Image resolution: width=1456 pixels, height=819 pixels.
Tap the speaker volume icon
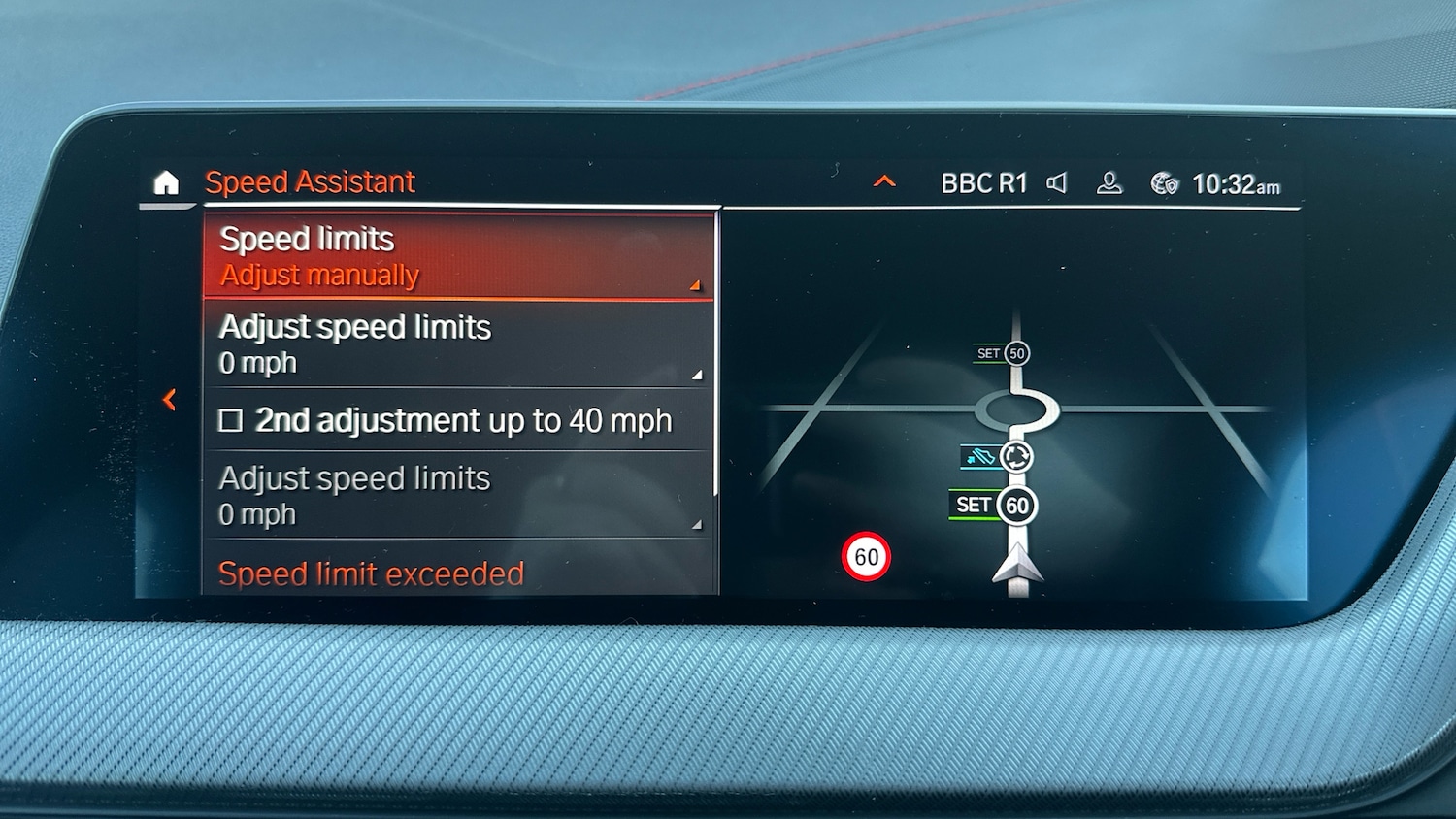(1057, 182)
